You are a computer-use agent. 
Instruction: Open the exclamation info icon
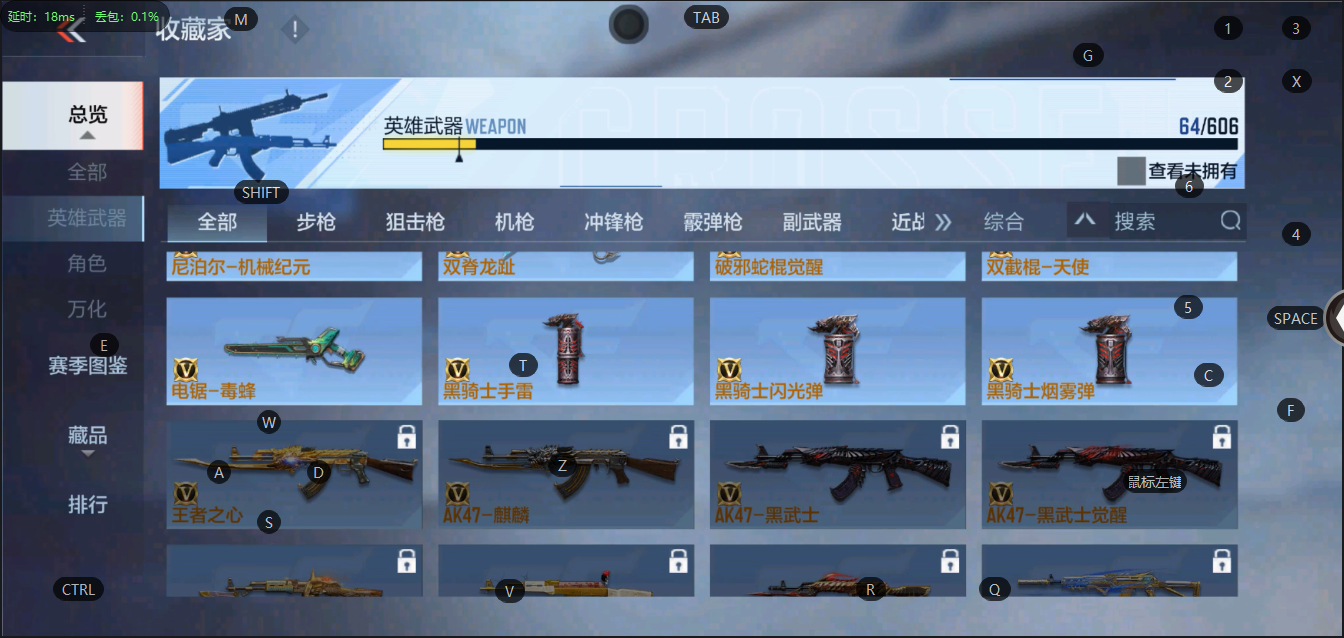(x=295, y=30)
